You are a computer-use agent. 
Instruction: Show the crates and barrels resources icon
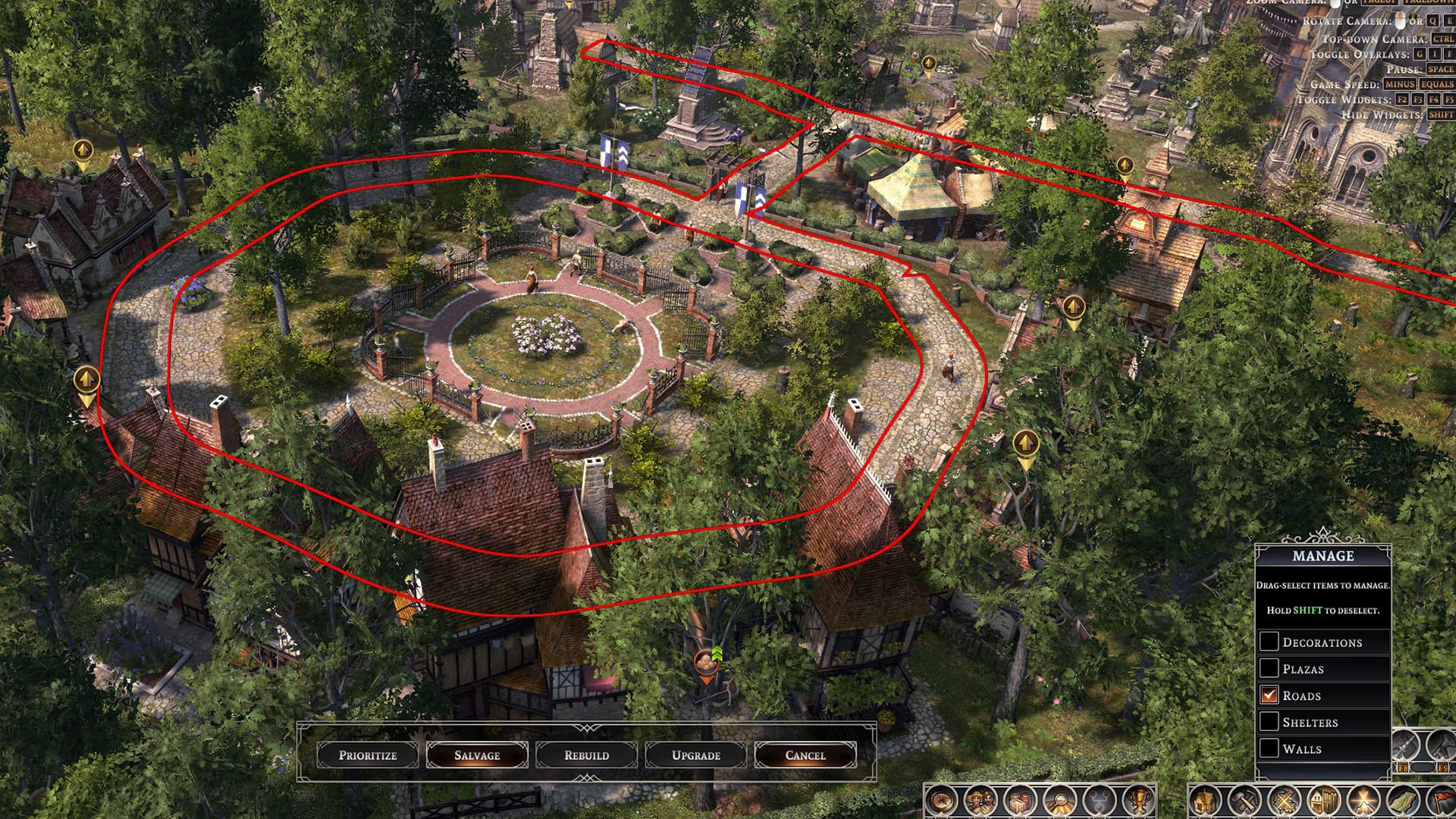pyautogui.click(x=1021, y=801)
